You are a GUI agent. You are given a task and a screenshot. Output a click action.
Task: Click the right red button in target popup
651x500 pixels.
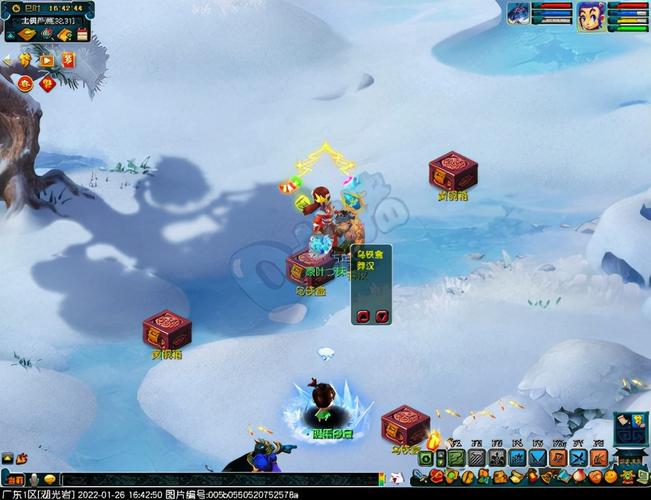381,316
